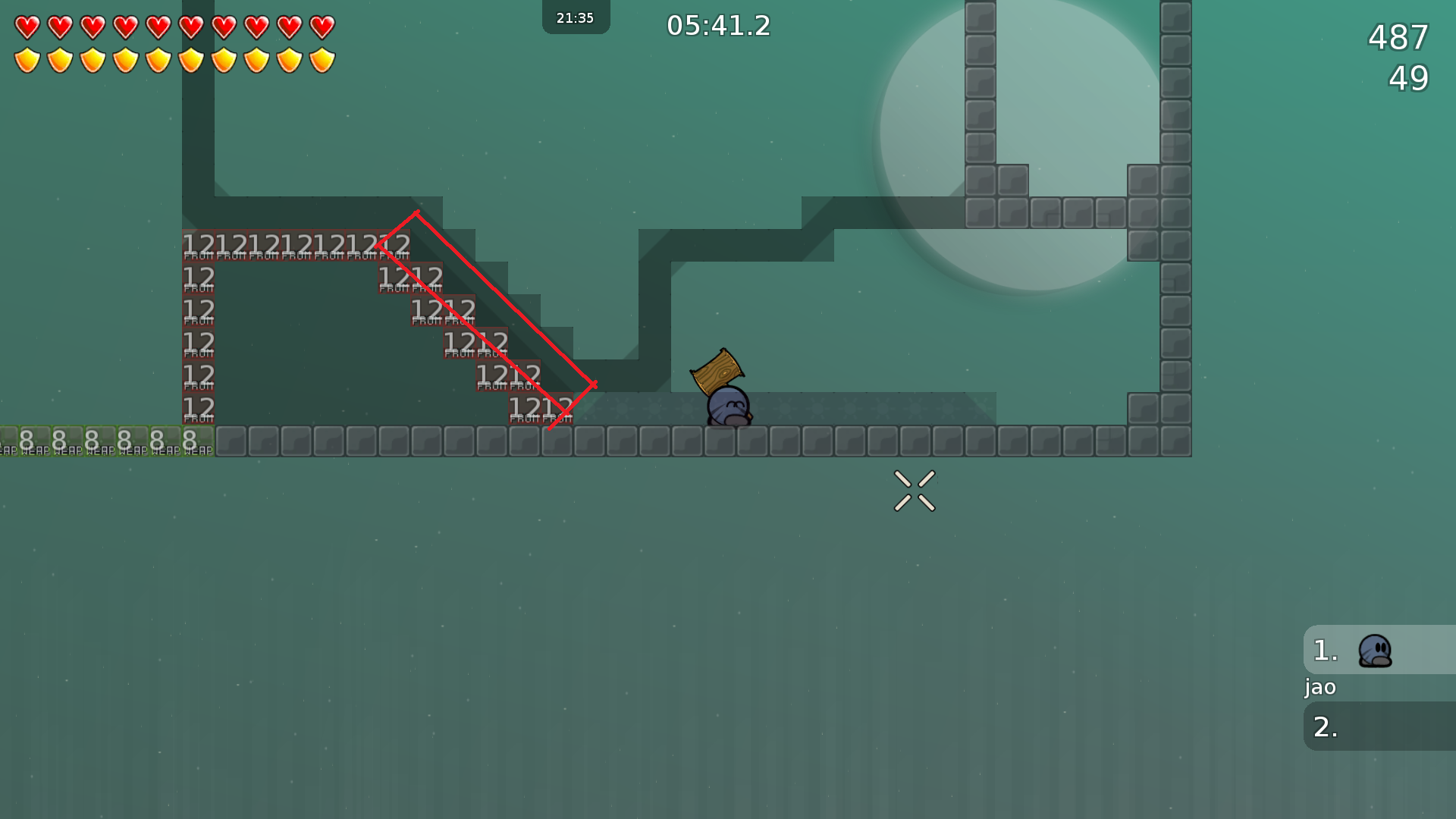This screenshot has width=1456, height=819.
Task: Click the fifth heart icon at the top
Action: 160,26
